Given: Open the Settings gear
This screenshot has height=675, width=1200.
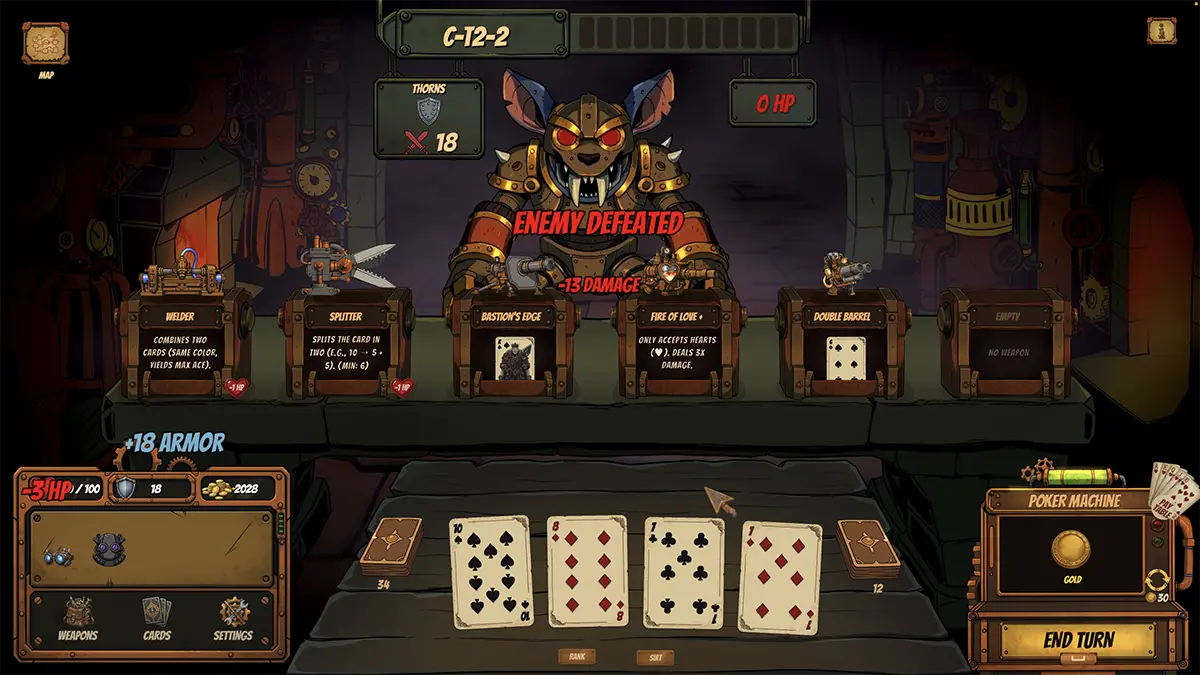Looking at the screenshot, I should 233,618.
